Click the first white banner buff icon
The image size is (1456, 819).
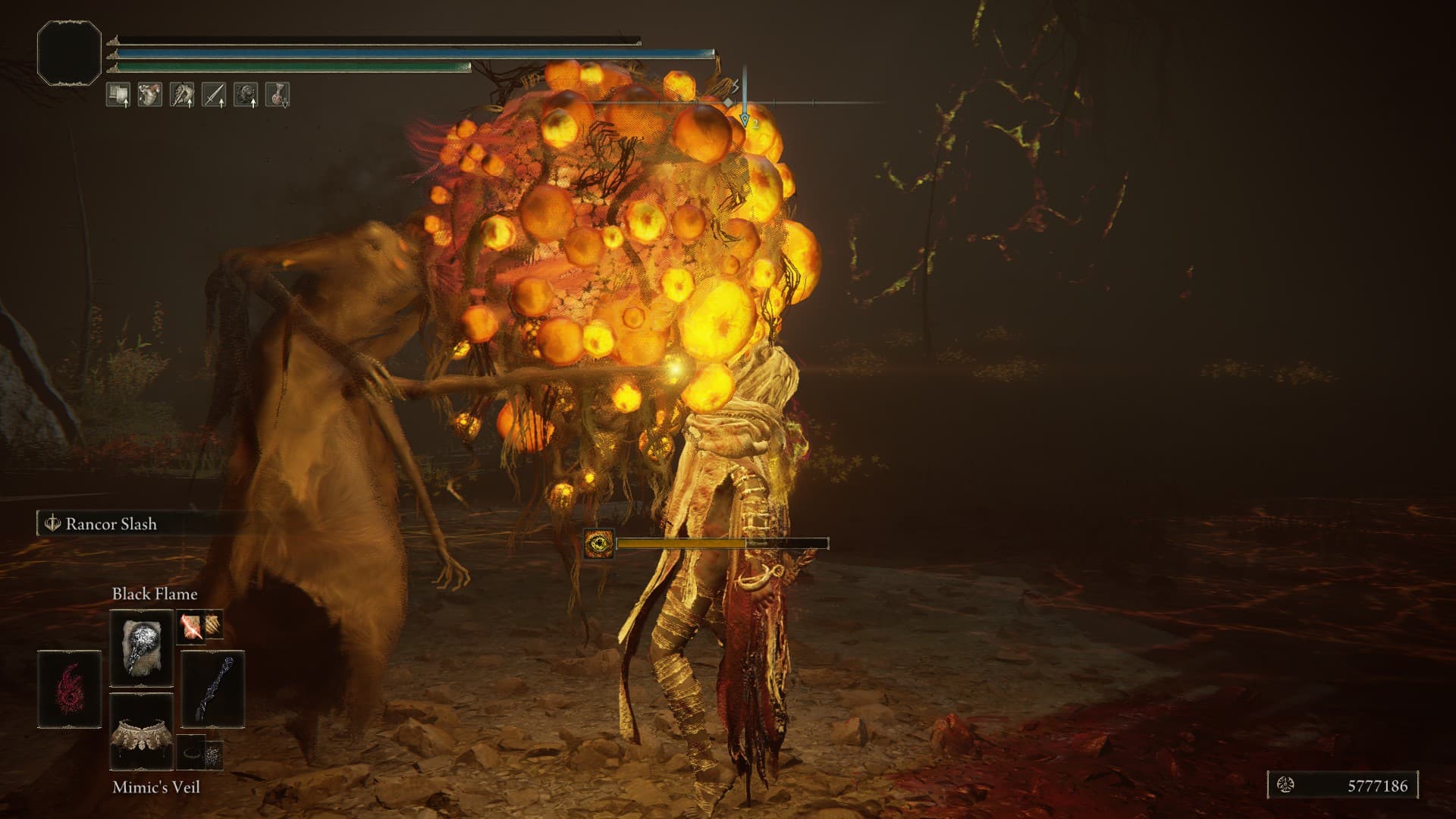tap(118, 95)
